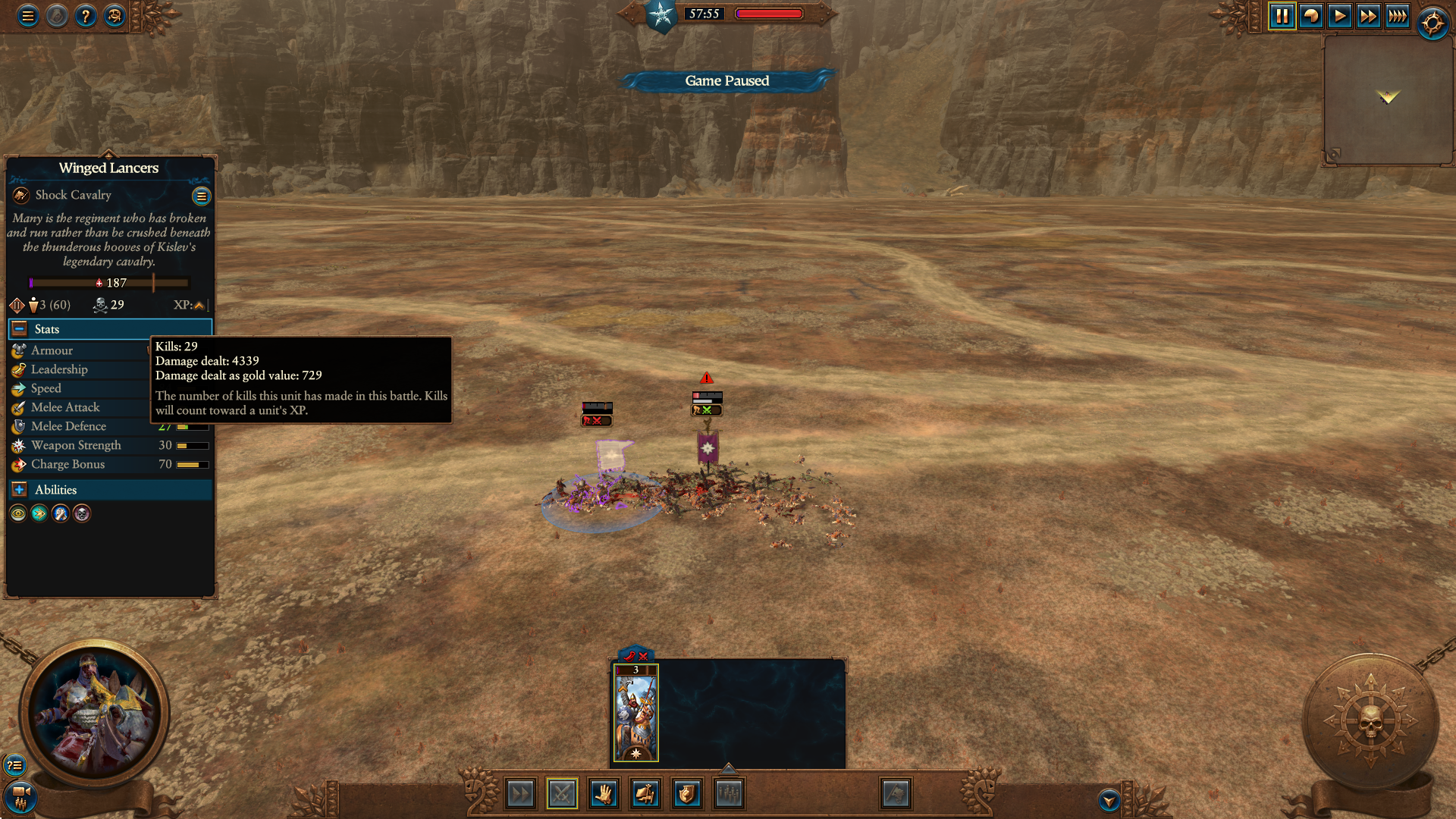This screenshot has height=819, width=1456.
Task: Click the blue arrow button on bottom bar
Action: point(1109,800)
